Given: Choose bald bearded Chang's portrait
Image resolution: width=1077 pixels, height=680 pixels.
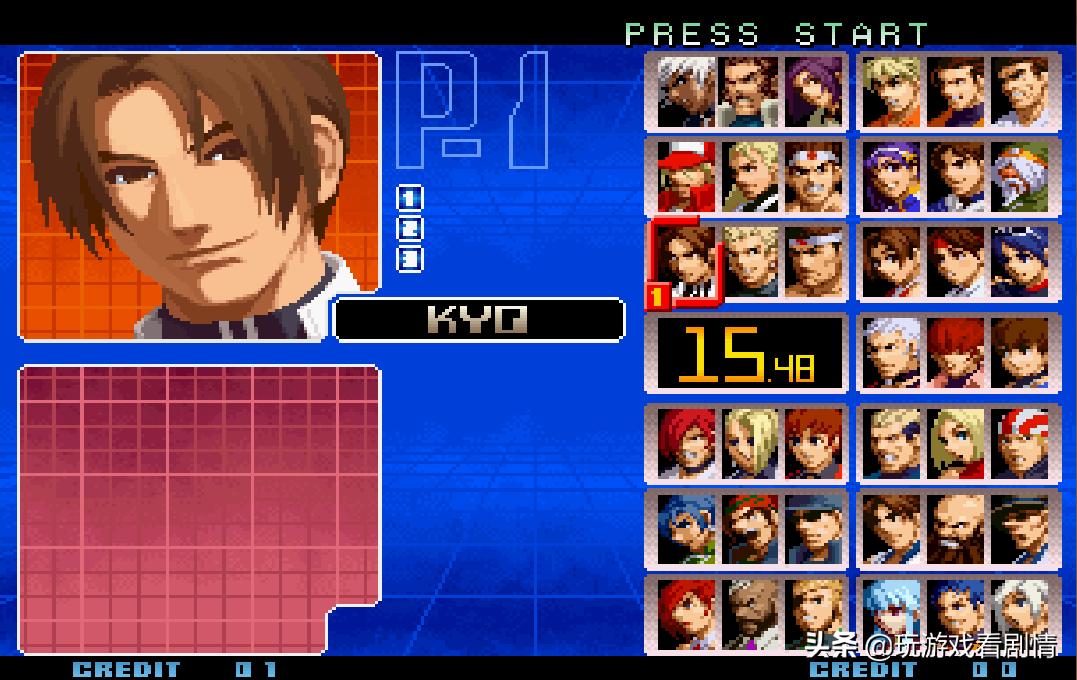Looking at the screenshot, I should [956, 527].
